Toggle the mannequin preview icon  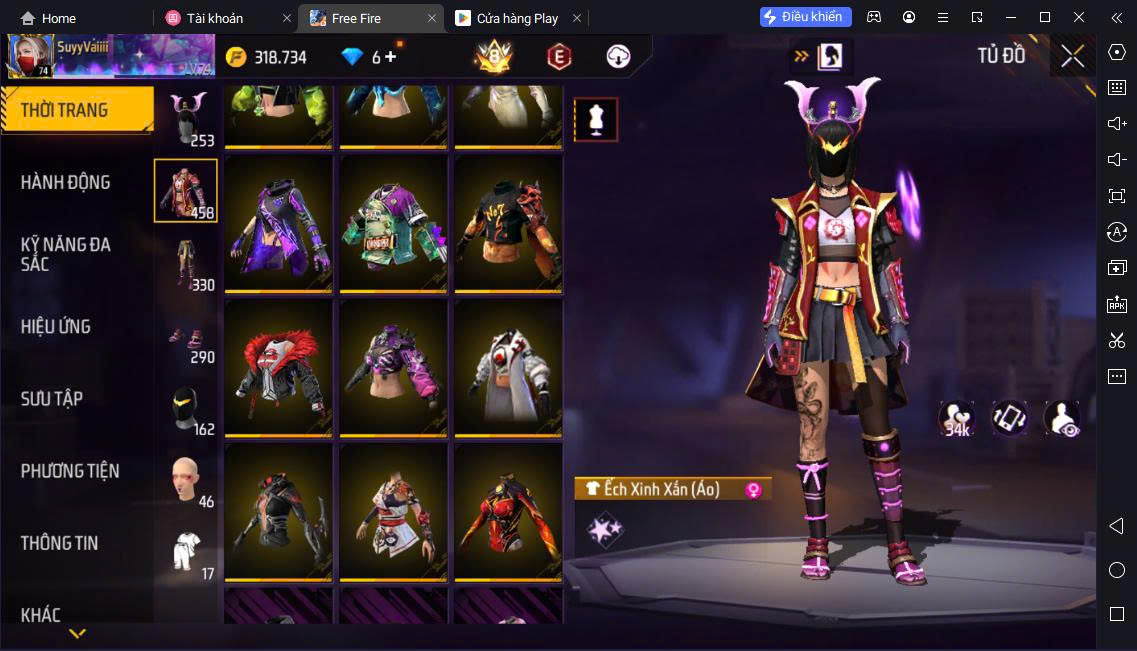pos(596,120)
